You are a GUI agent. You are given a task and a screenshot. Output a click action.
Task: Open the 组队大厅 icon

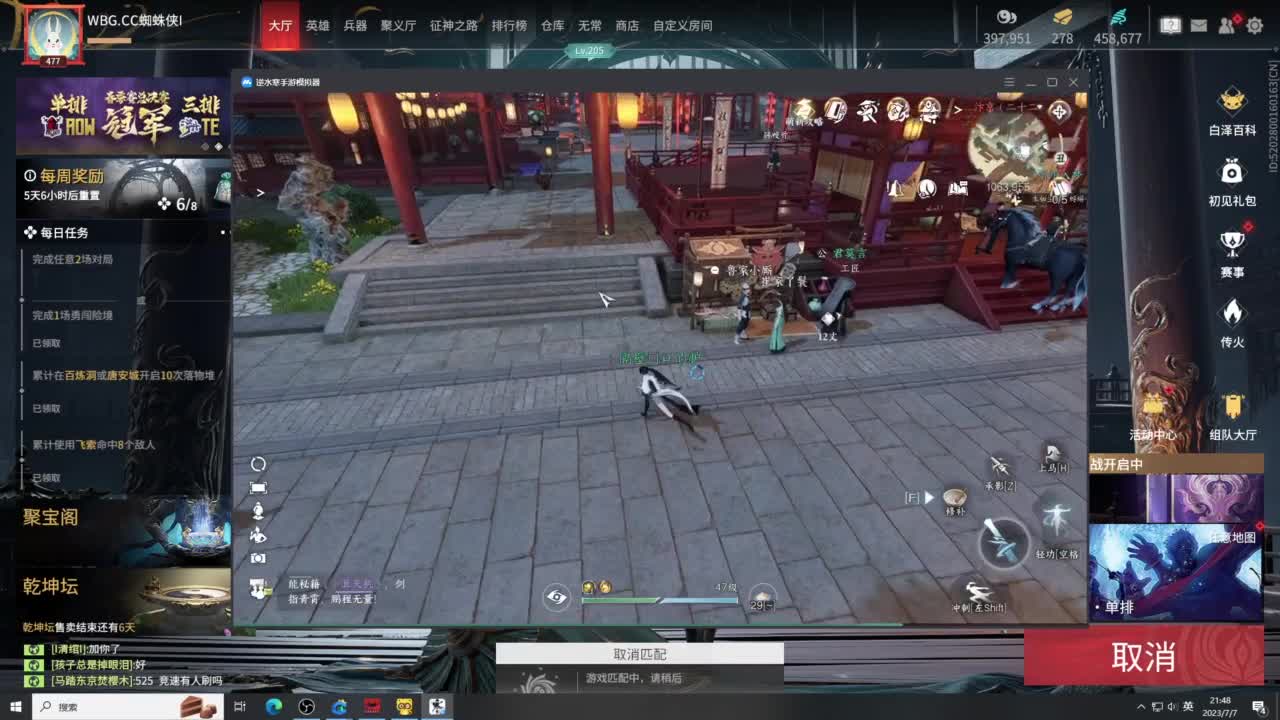(1233, 408)
